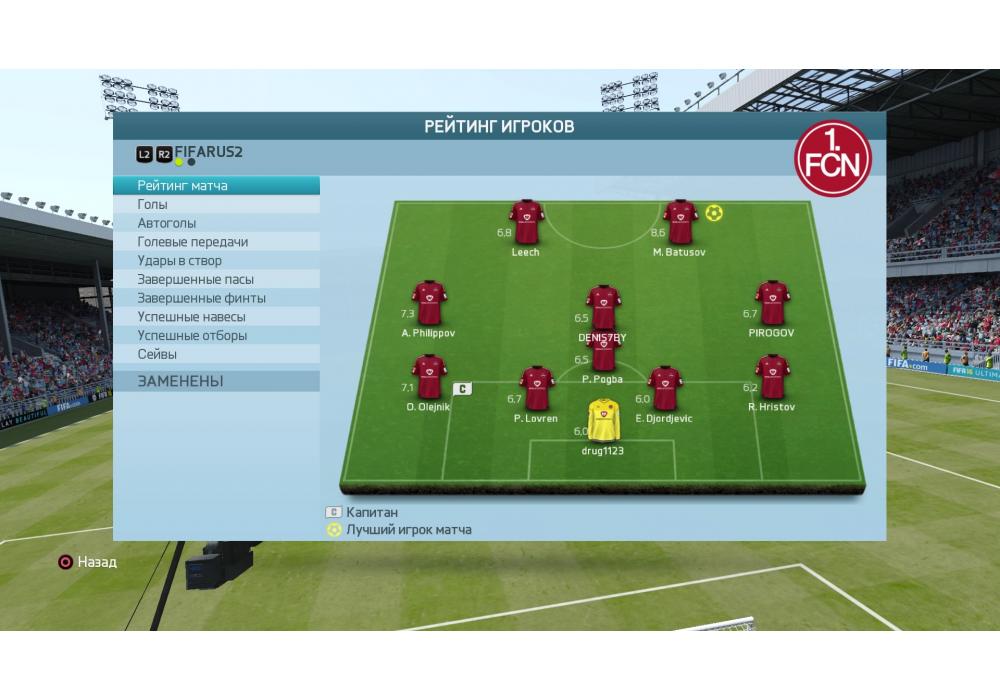
Task: Choose R. Hristov's shirt
Action: coord(772,377)
